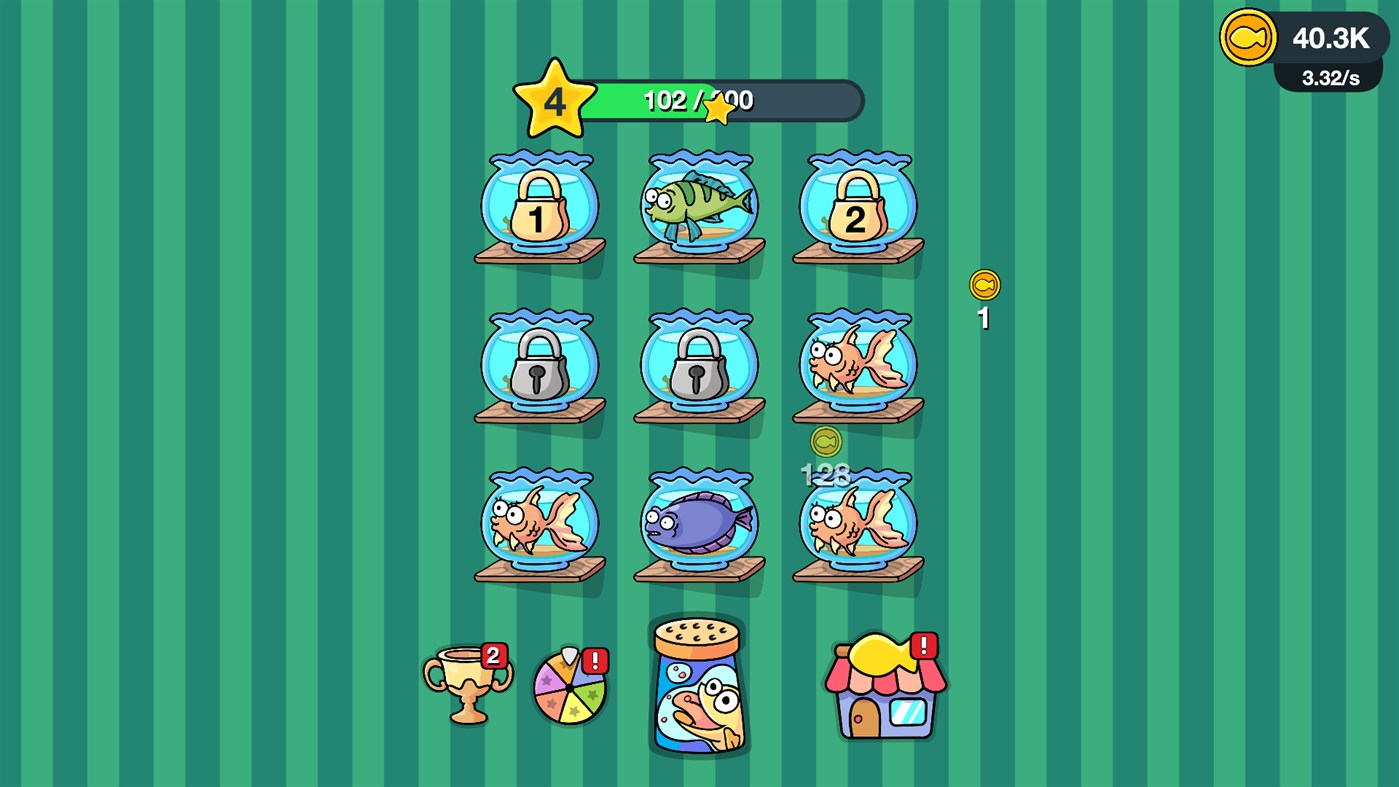Tap the orange fish in bottom-left bowl

click(x=540, y=520)
